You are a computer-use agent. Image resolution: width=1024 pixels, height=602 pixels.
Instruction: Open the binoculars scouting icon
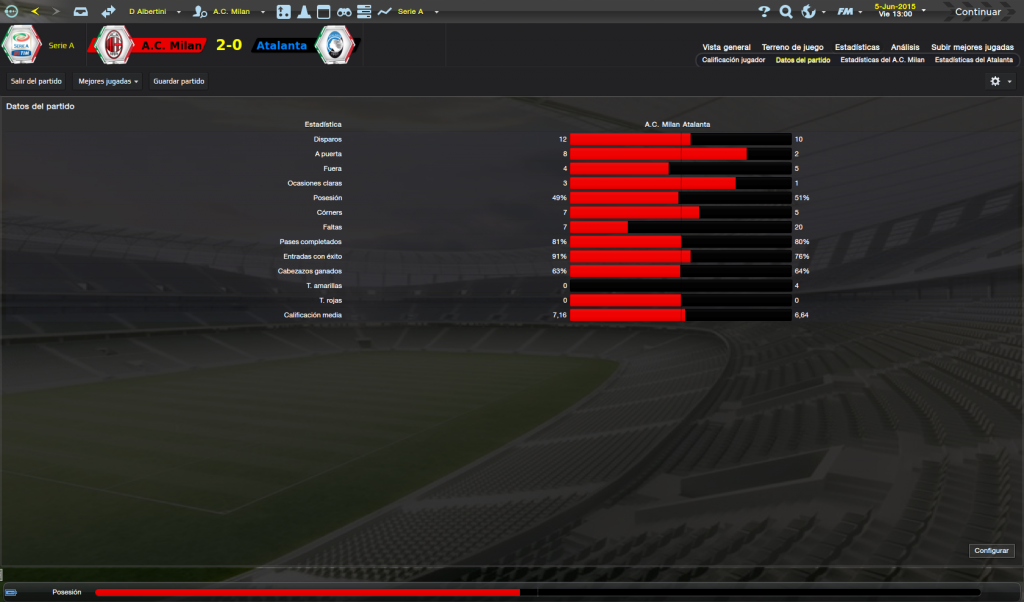(x=344, y=12)
